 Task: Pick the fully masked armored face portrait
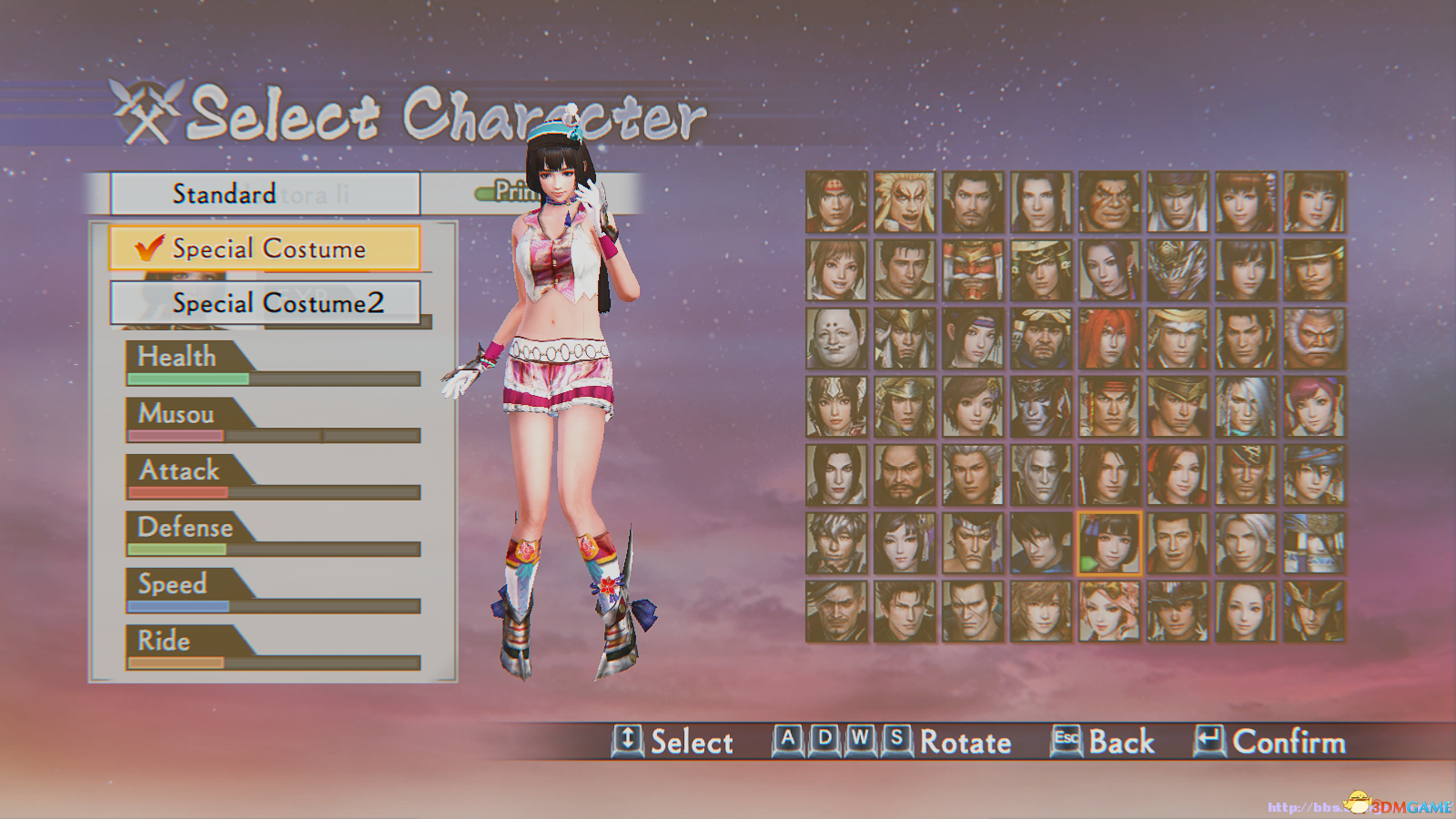(x=1178, y=270)
